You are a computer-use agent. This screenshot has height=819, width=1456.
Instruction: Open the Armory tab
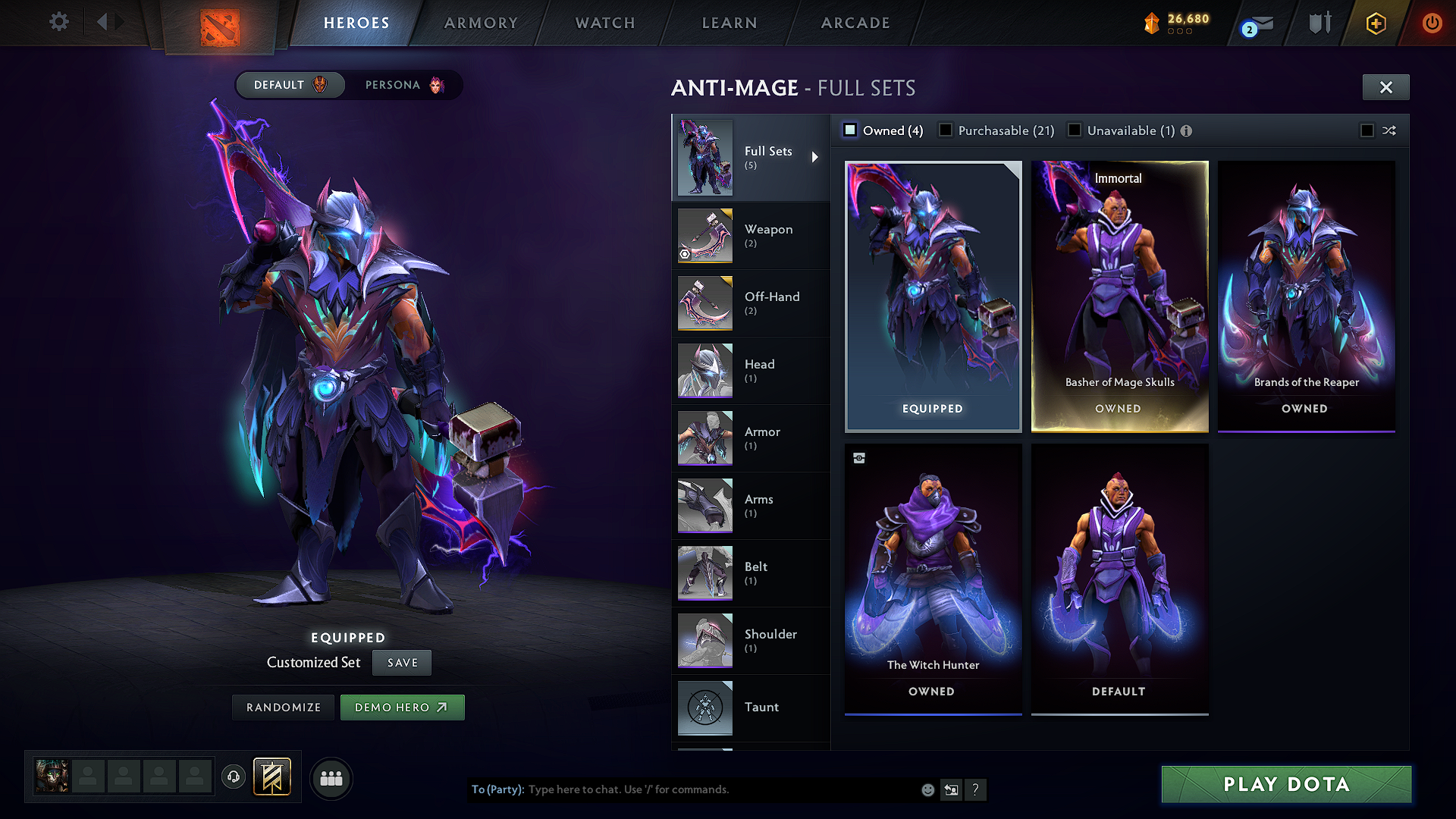pyautogui.click(x=481, y=23)
